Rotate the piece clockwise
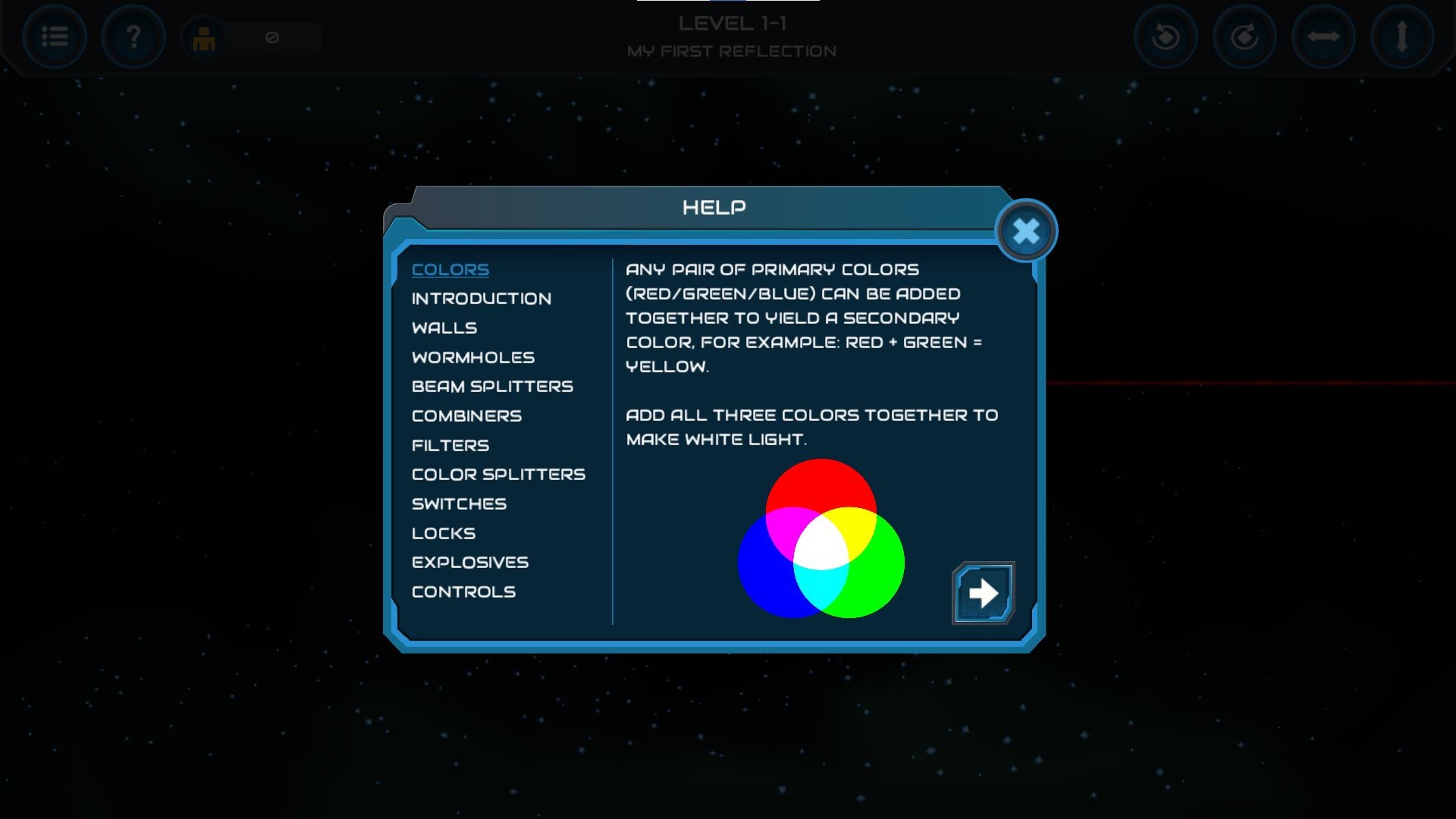The image size is (1456, 819). [x=1244, y=37]
